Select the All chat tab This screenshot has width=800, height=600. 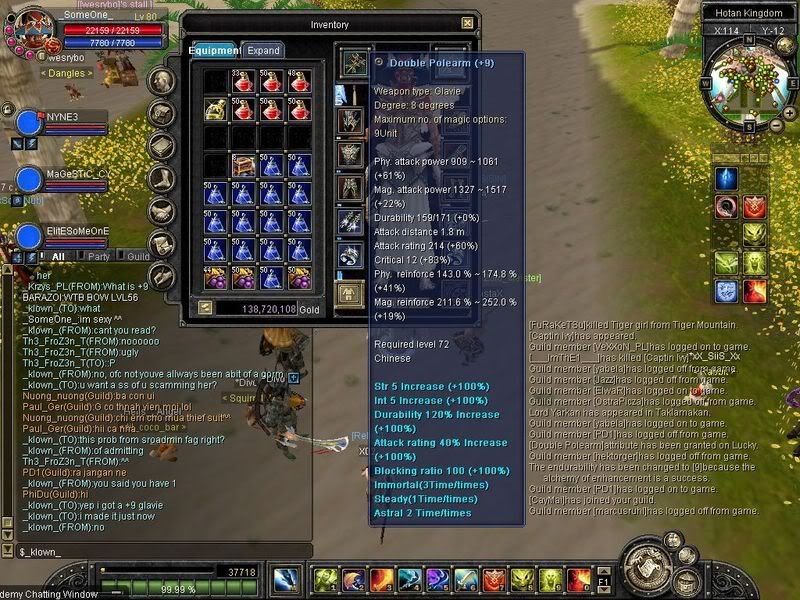(58, 256)
